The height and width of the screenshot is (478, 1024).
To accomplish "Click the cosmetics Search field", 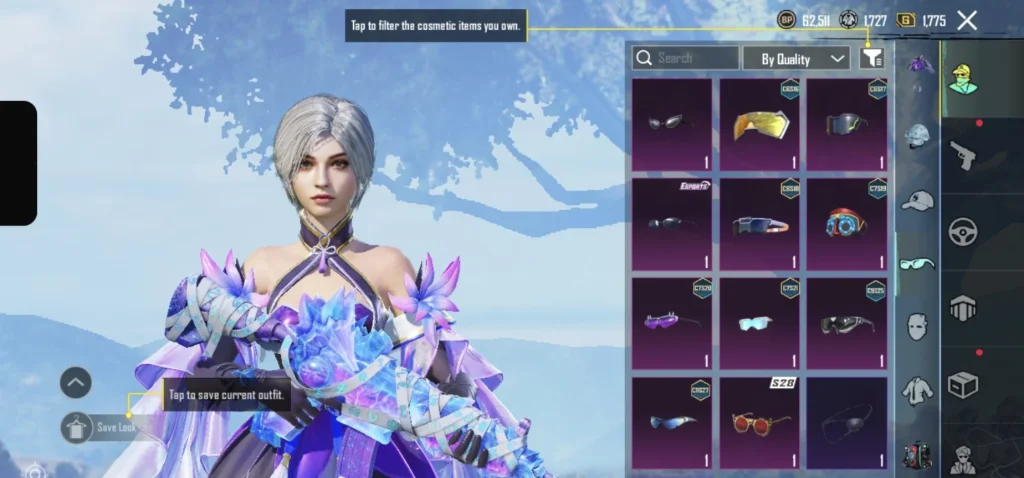I will 687,58.
